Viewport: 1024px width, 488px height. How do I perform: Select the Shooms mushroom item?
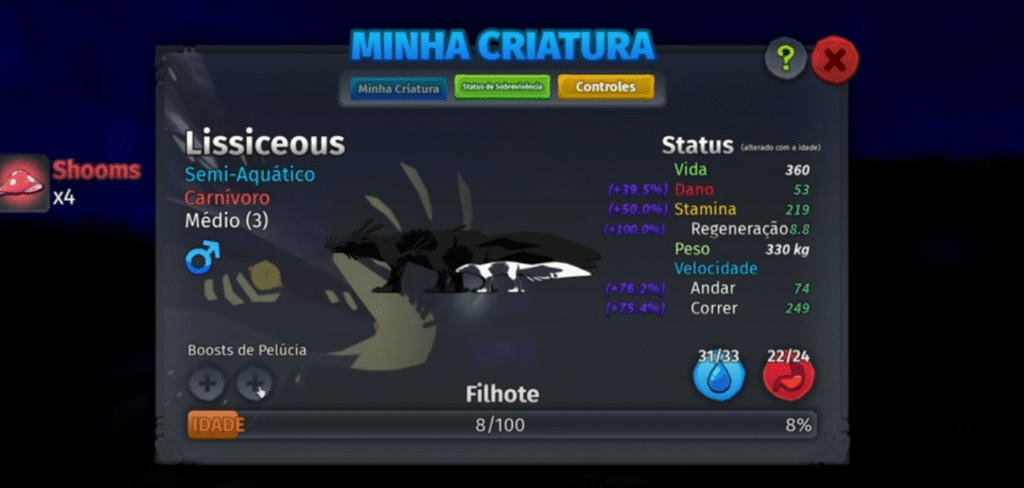(x=24, y=180)
